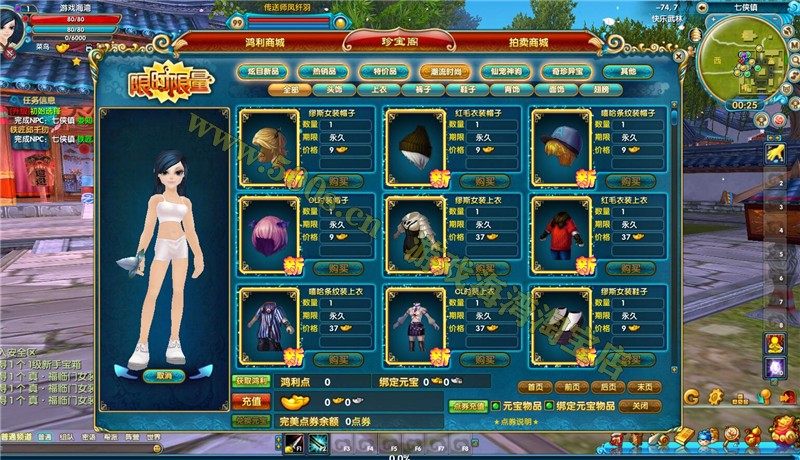Click the circular minimap
This screenshot has width=800, height=460.
[744, 55]
